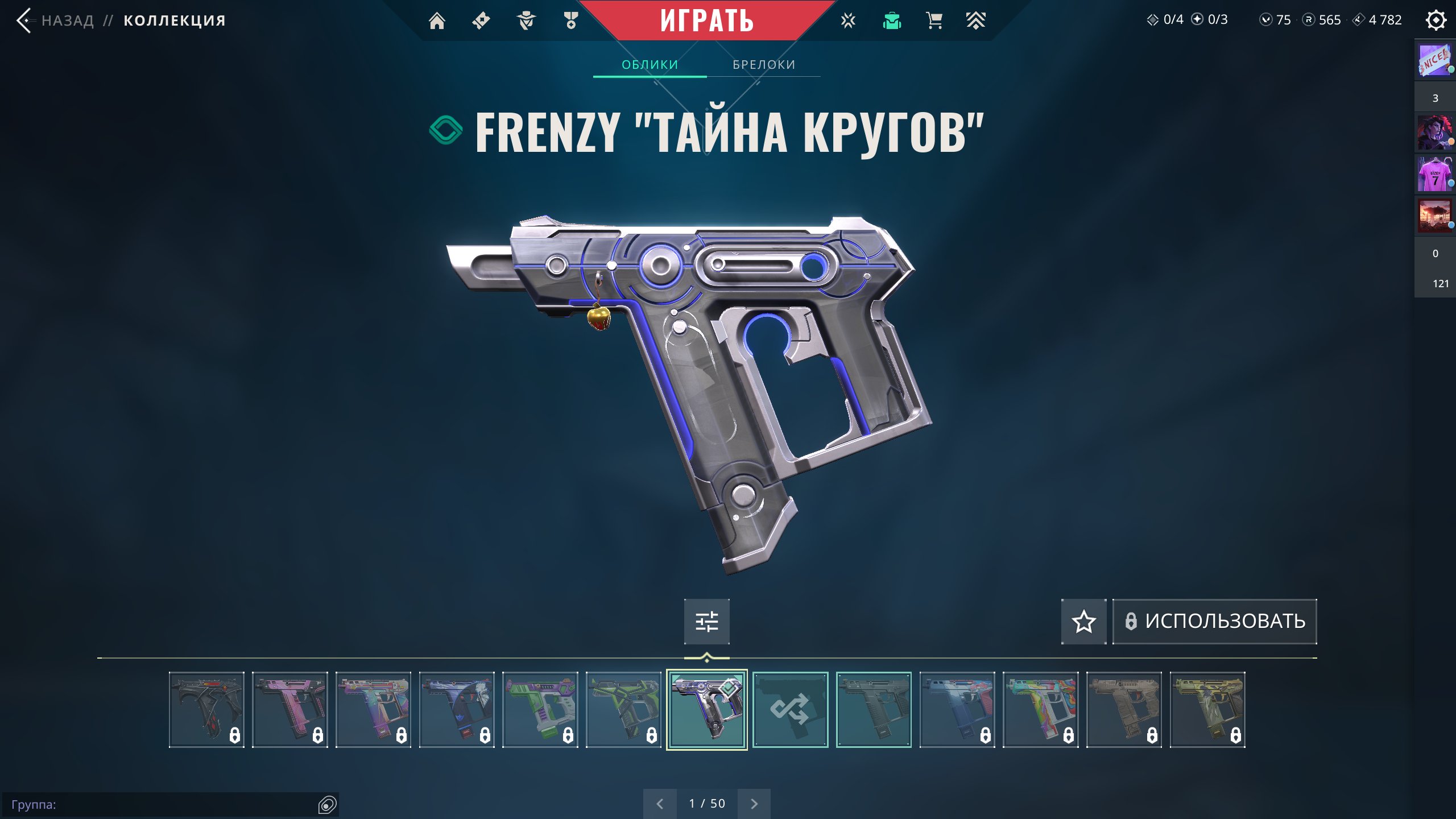Open the store shopping cart icon
Image resolution: width=1456 pixels, height=819 pixels.
(x=934, y=21)
